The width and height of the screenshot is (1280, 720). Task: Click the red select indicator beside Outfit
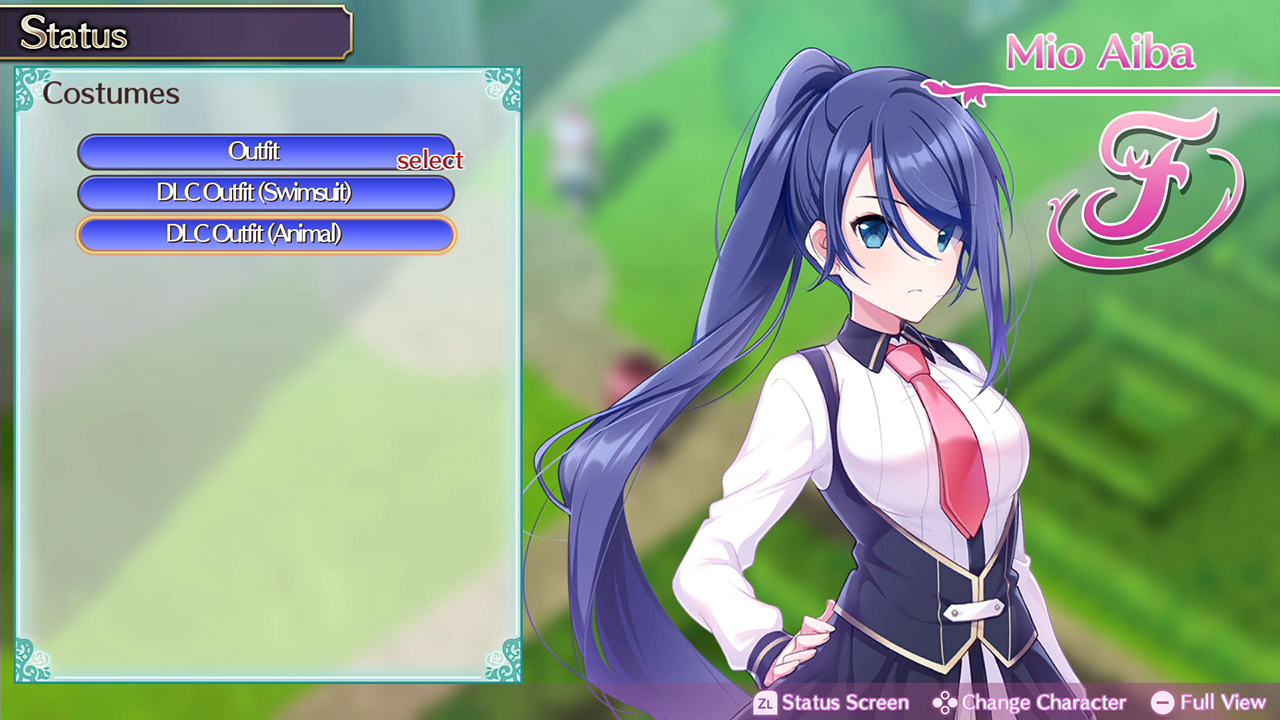pos(432,160)
